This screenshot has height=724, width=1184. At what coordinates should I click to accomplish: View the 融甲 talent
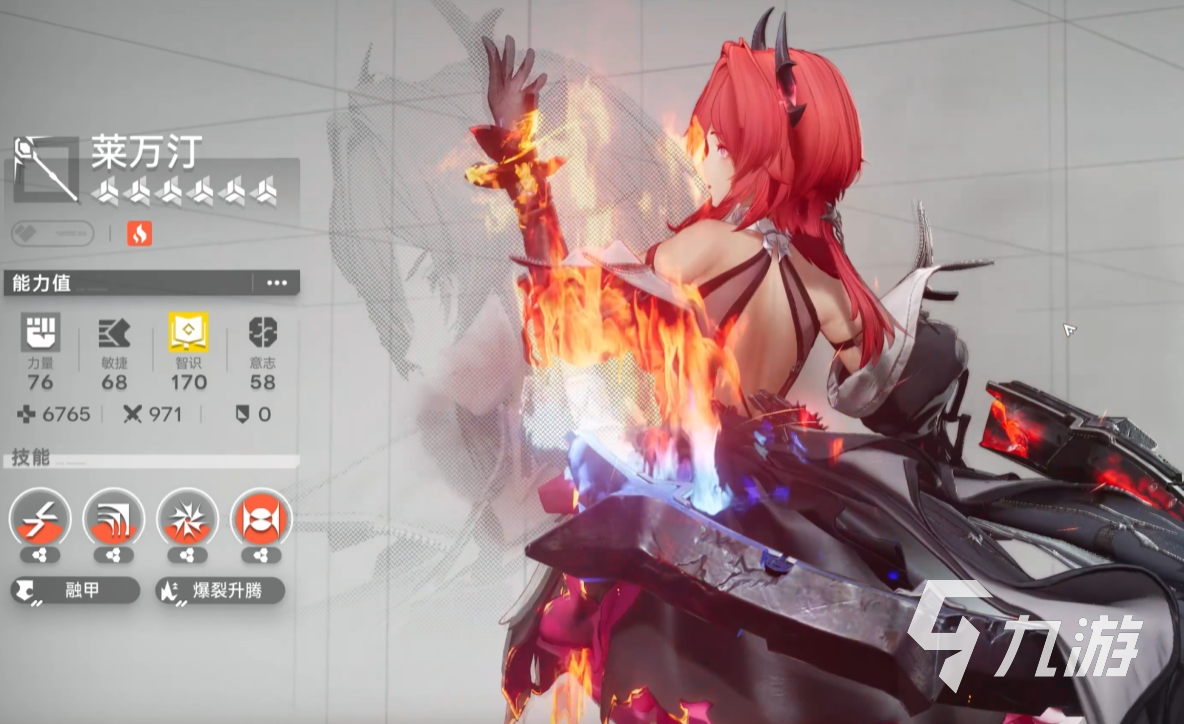pos(75,590)
